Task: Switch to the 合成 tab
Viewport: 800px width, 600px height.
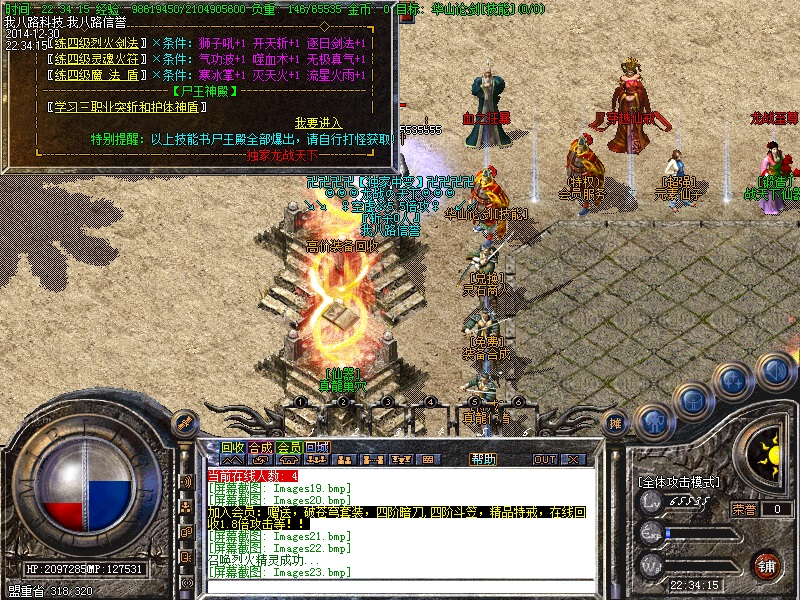Action: [x=260, y=447]
